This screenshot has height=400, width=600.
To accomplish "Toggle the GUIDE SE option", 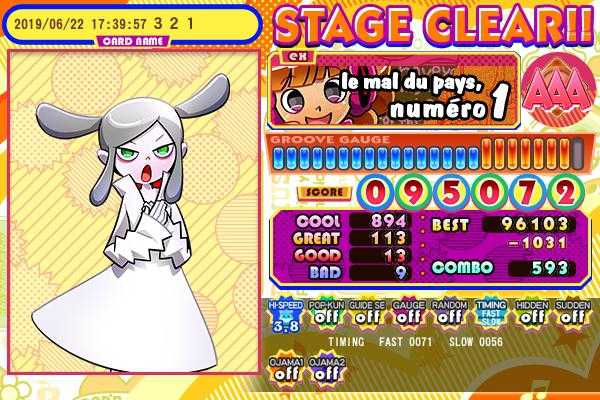I will tap(367, 314).
